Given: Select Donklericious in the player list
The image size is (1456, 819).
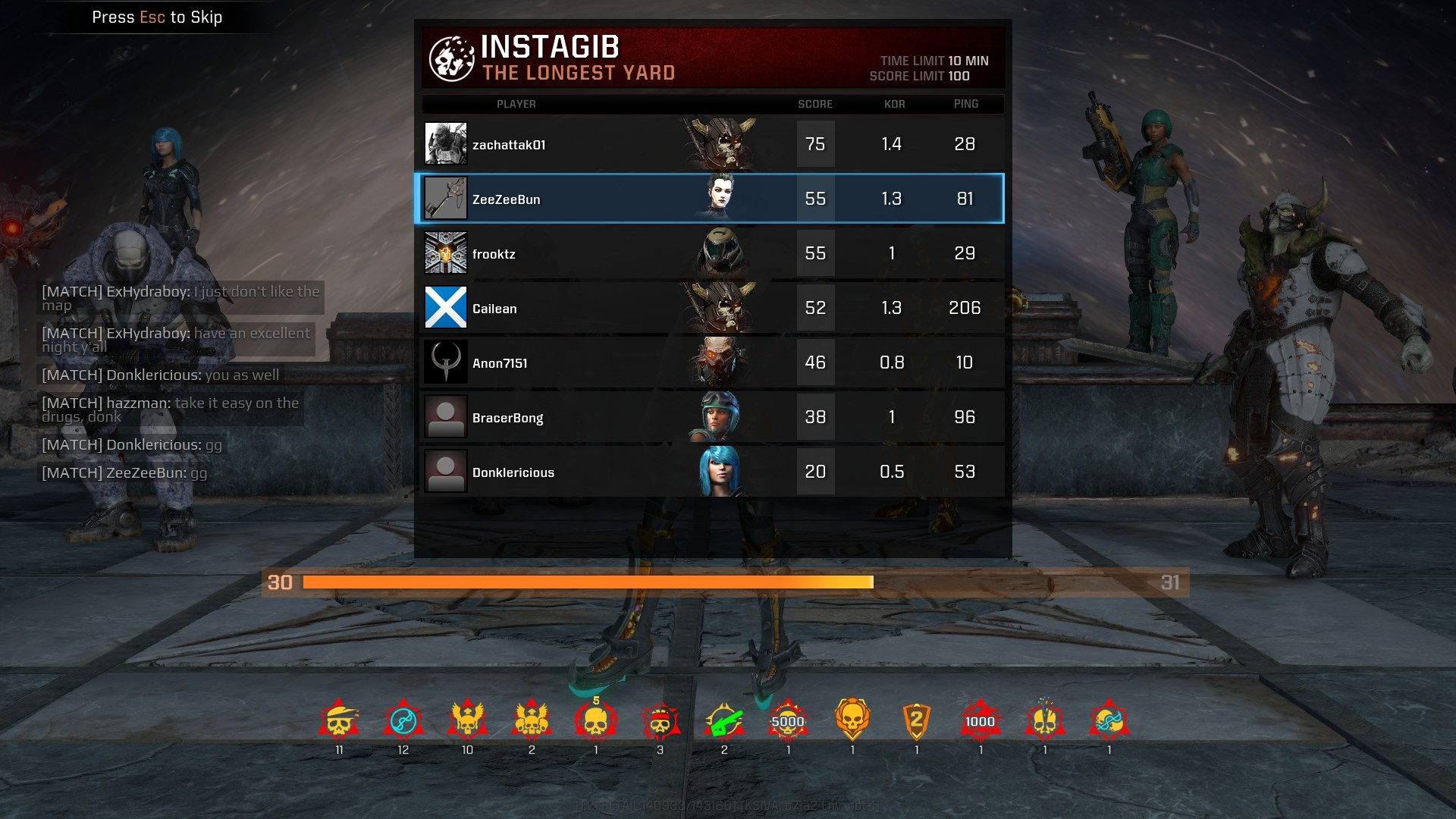Looking at the screenshot, I should [x=713, y=472].
